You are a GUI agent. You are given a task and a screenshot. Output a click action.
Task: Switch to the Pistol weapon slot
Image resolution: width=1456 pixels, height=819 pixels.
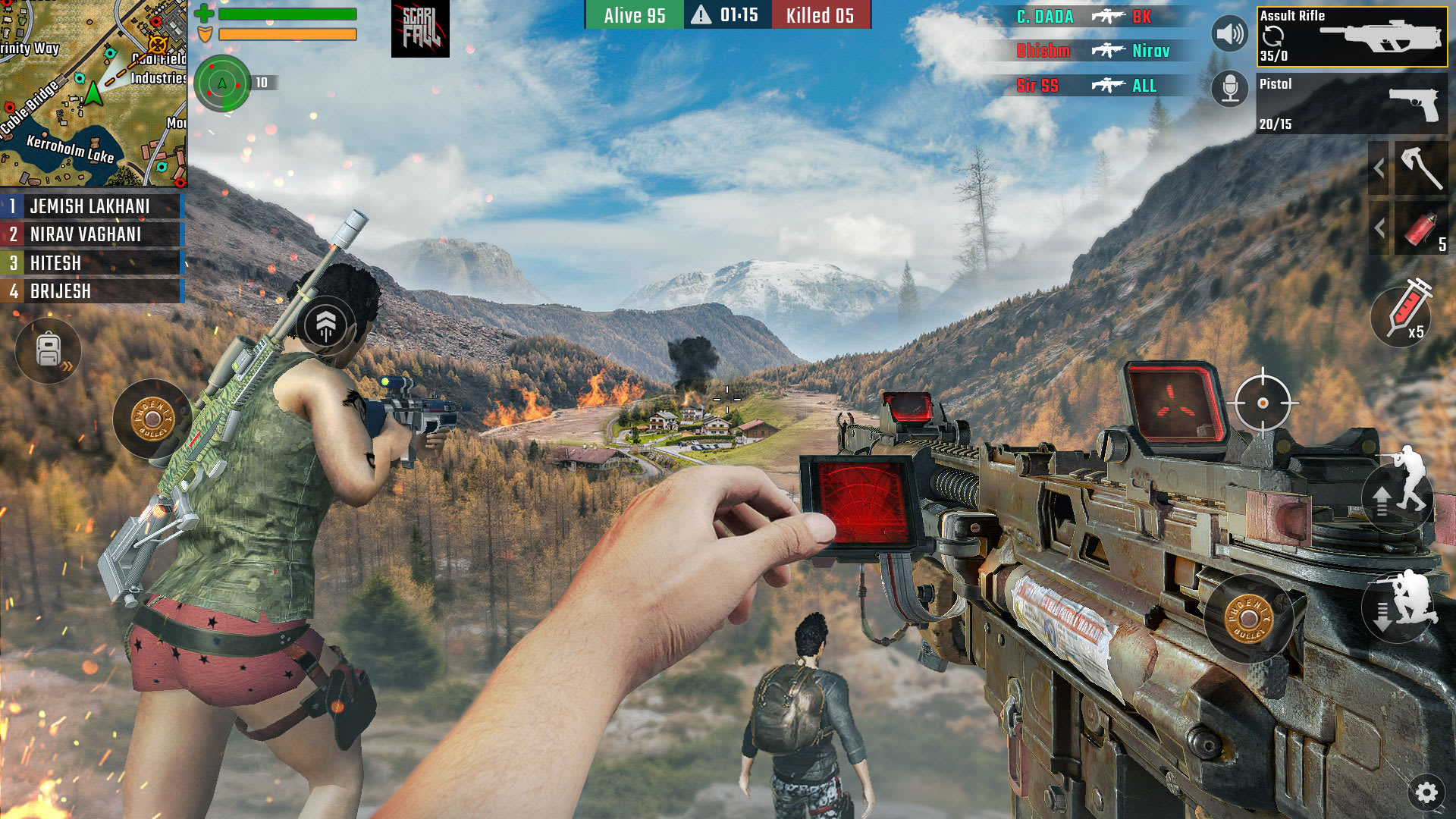click(x=1351, y=103)
